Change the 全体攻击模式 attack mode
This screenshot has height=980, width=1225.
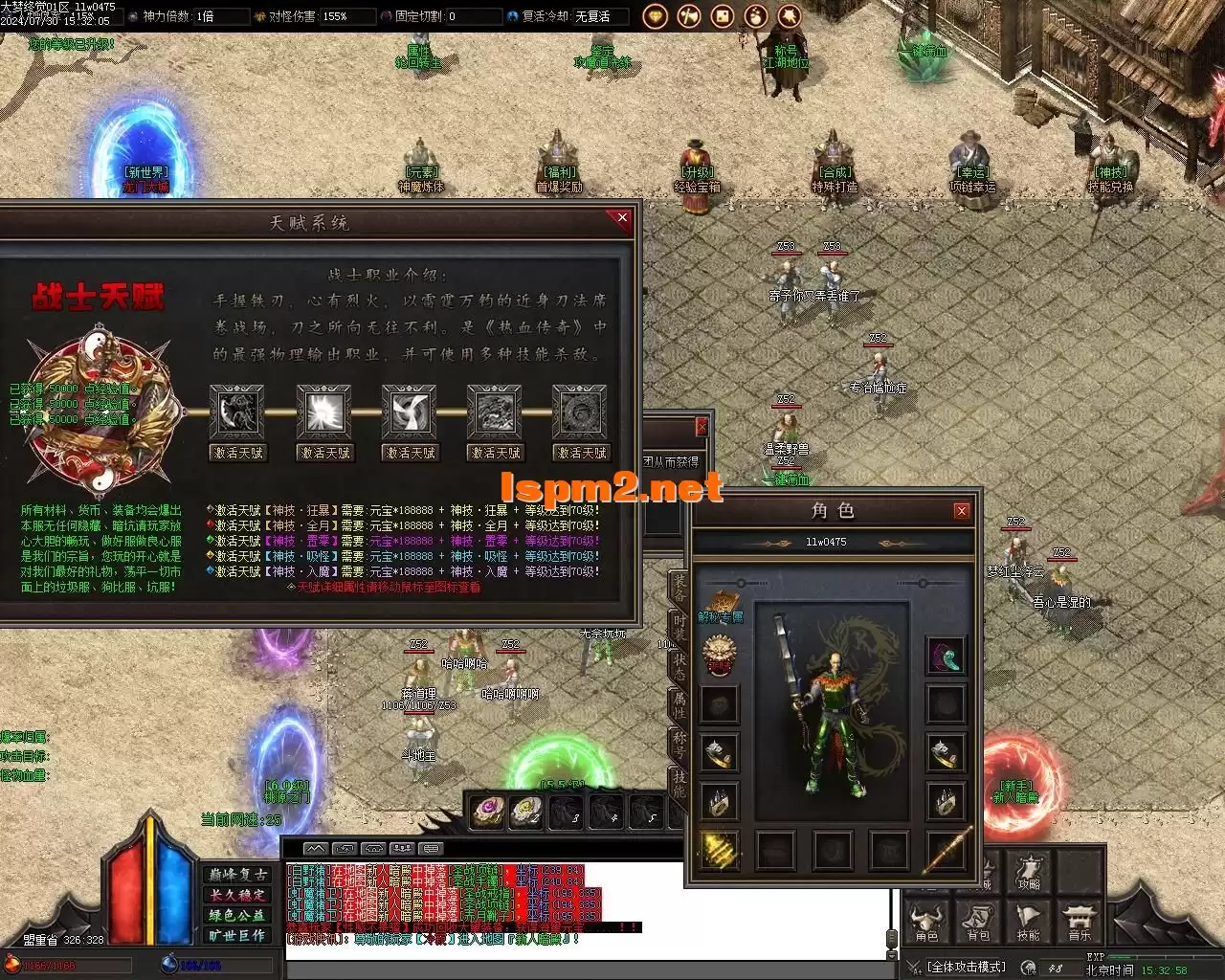pos(966,968)
